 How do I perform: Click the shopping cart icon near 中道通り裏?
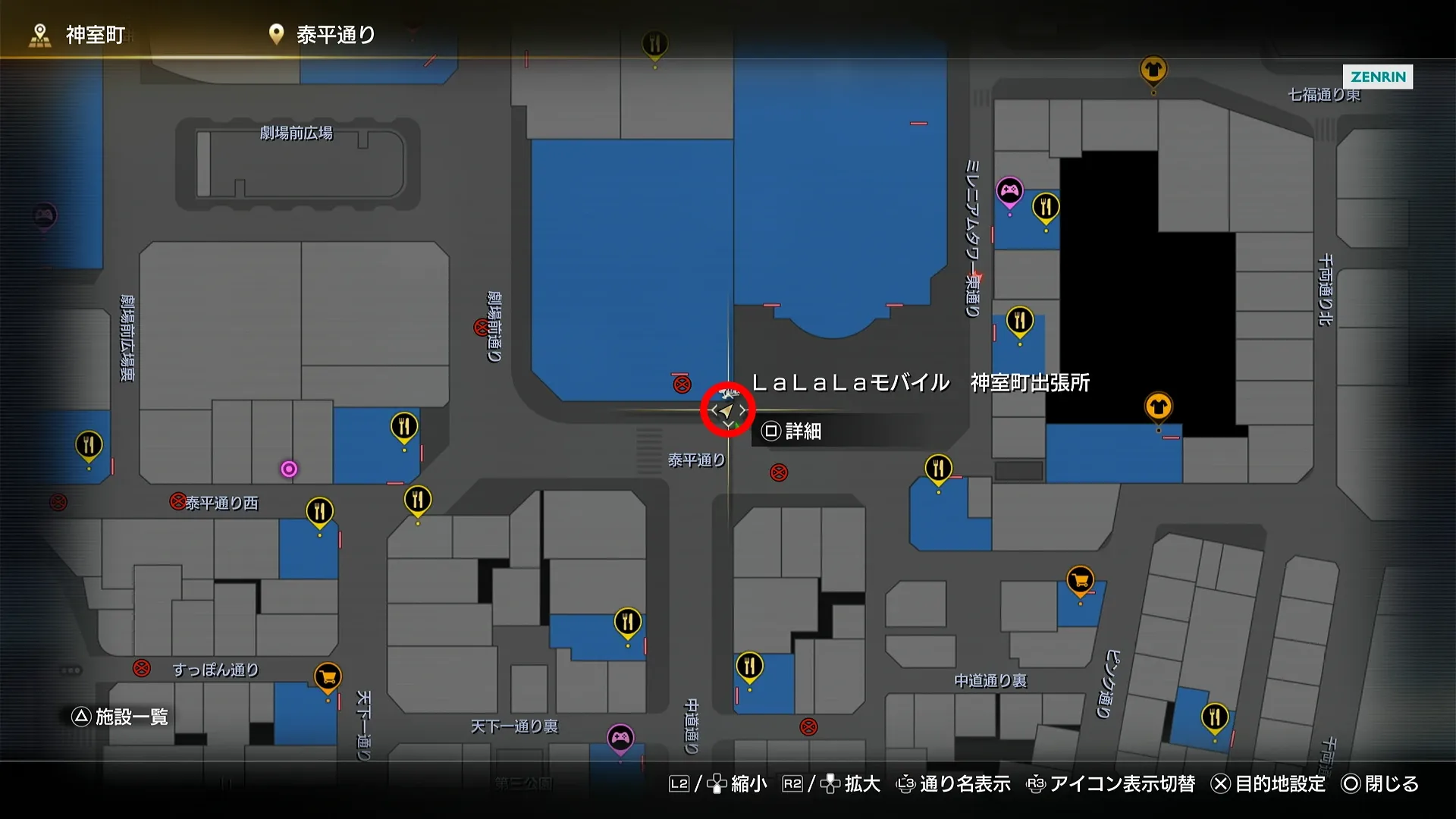[1080, 581]
